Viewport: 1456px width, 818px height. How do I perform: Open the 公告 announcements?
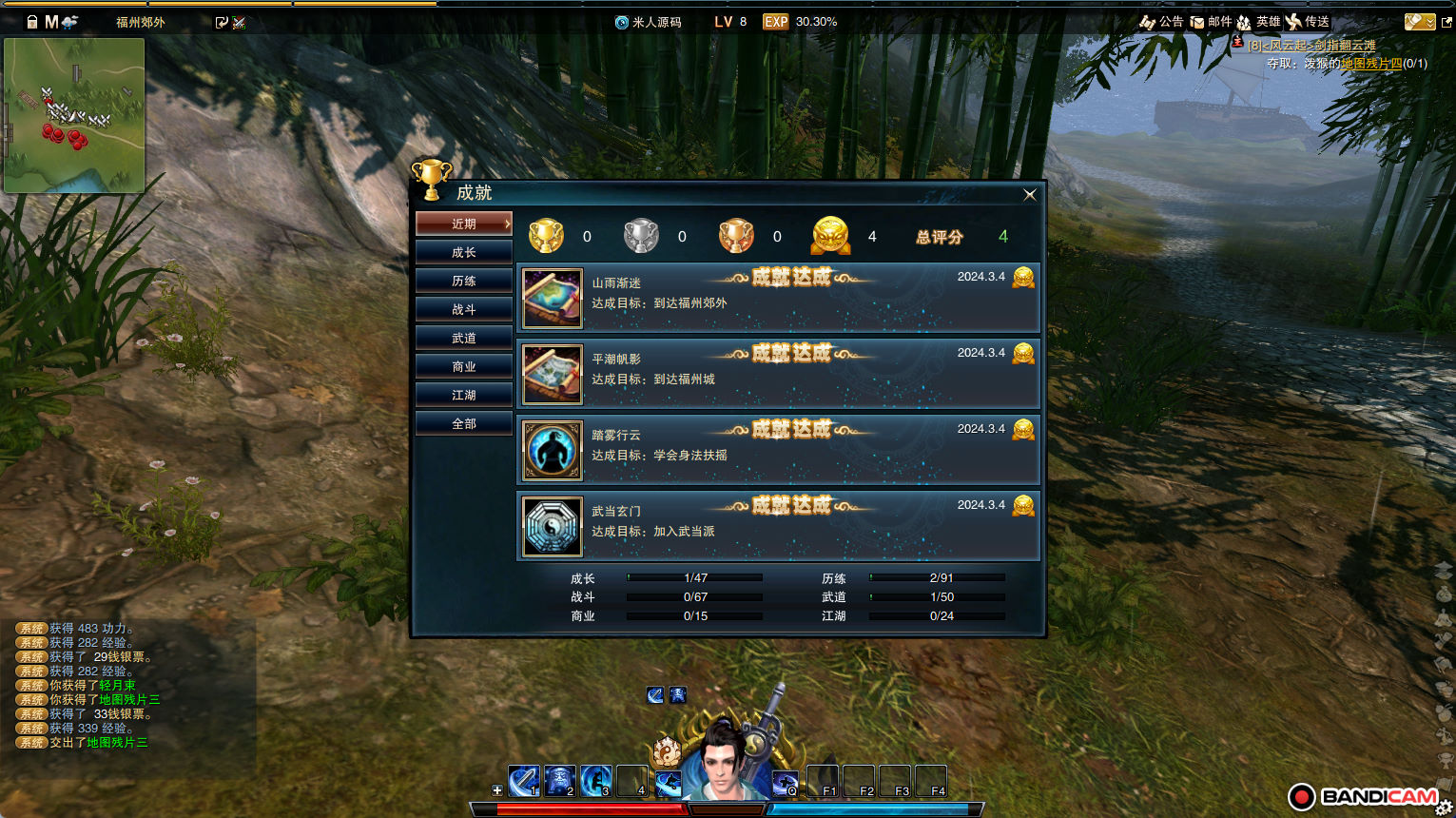pos(1162,22)
